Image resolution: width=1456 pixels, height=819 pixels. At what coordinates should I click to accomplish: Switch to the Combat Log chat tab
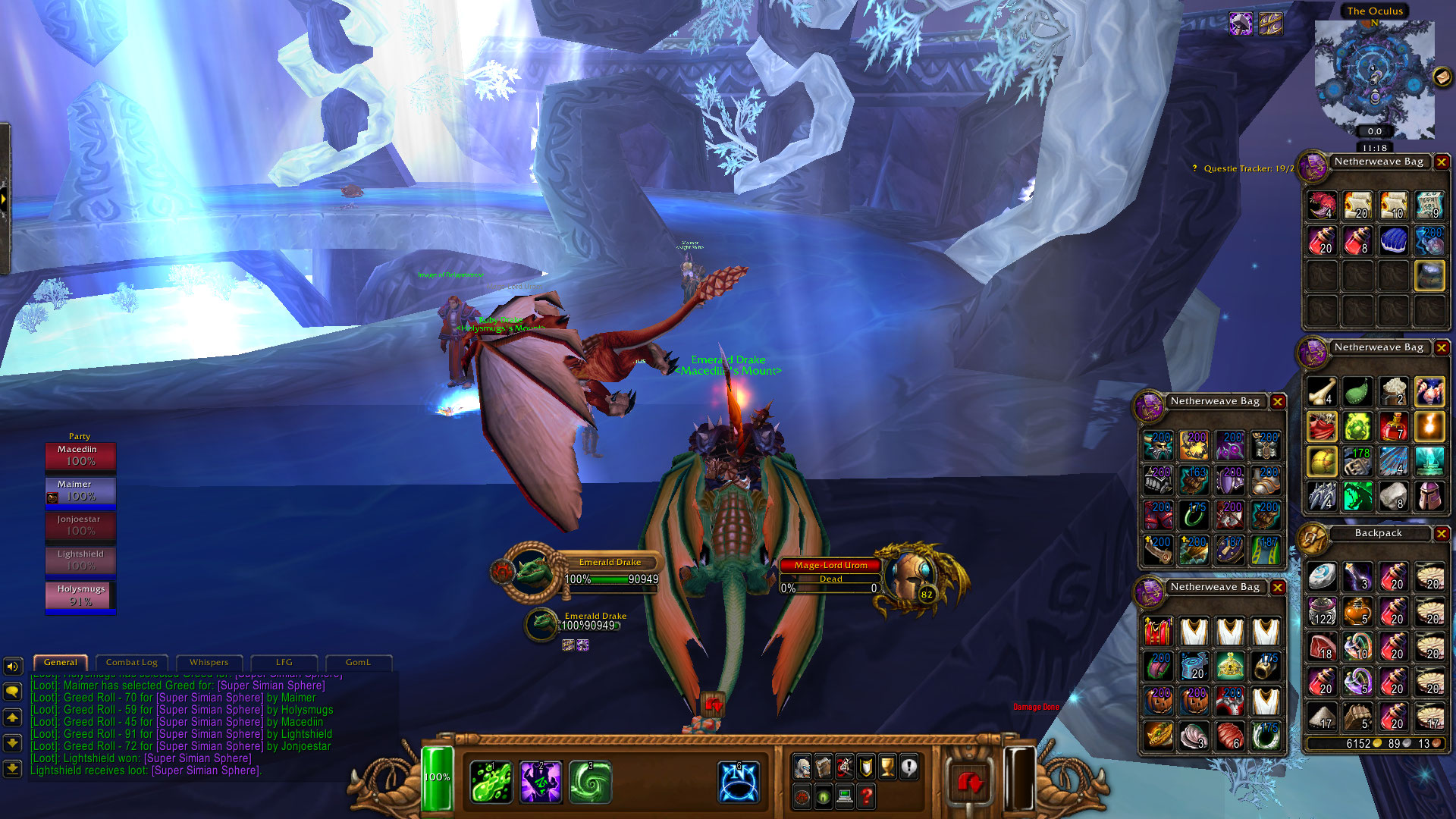[131, 662]
